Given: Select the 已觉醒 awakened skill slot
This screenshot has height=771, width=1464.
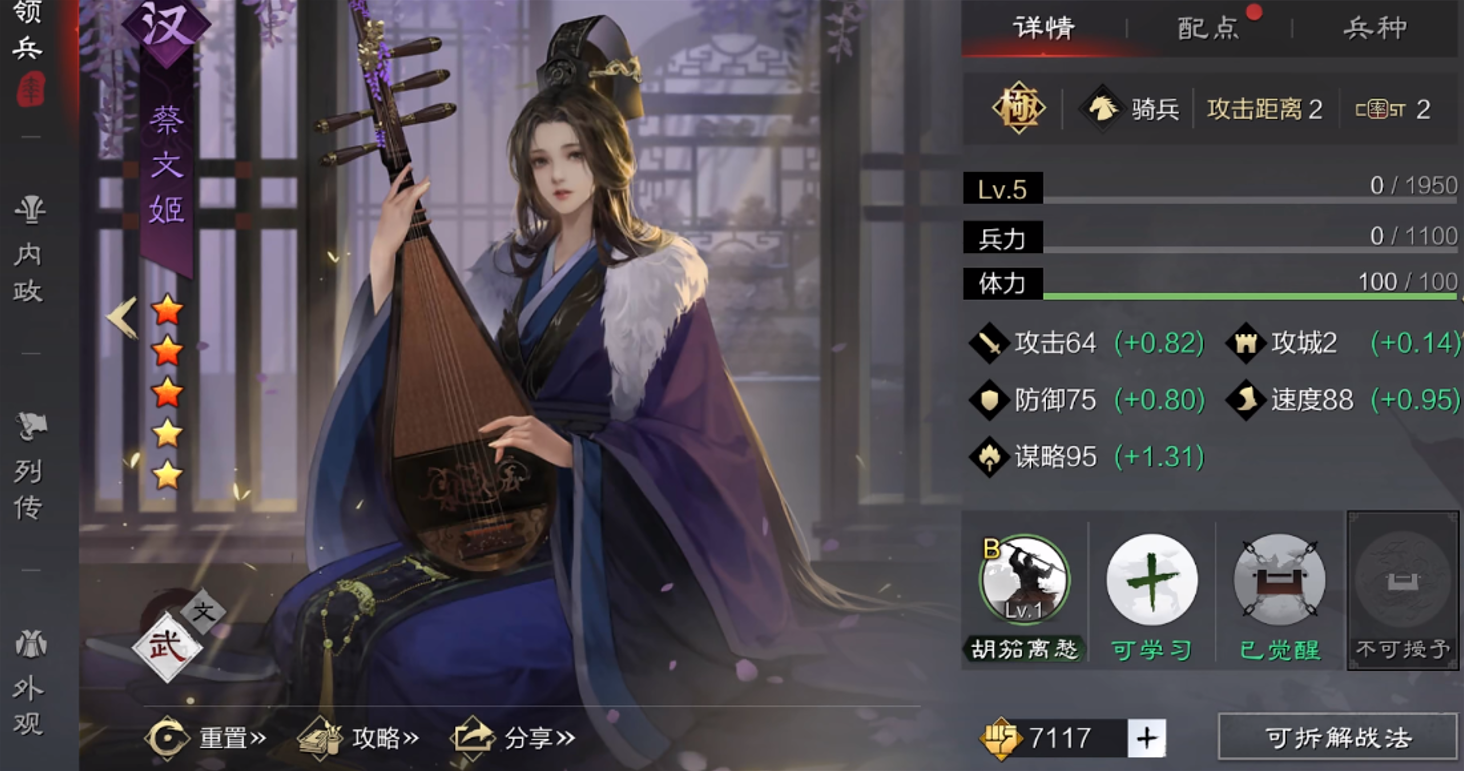Looking at the screenshot, I should point(1279,581).
